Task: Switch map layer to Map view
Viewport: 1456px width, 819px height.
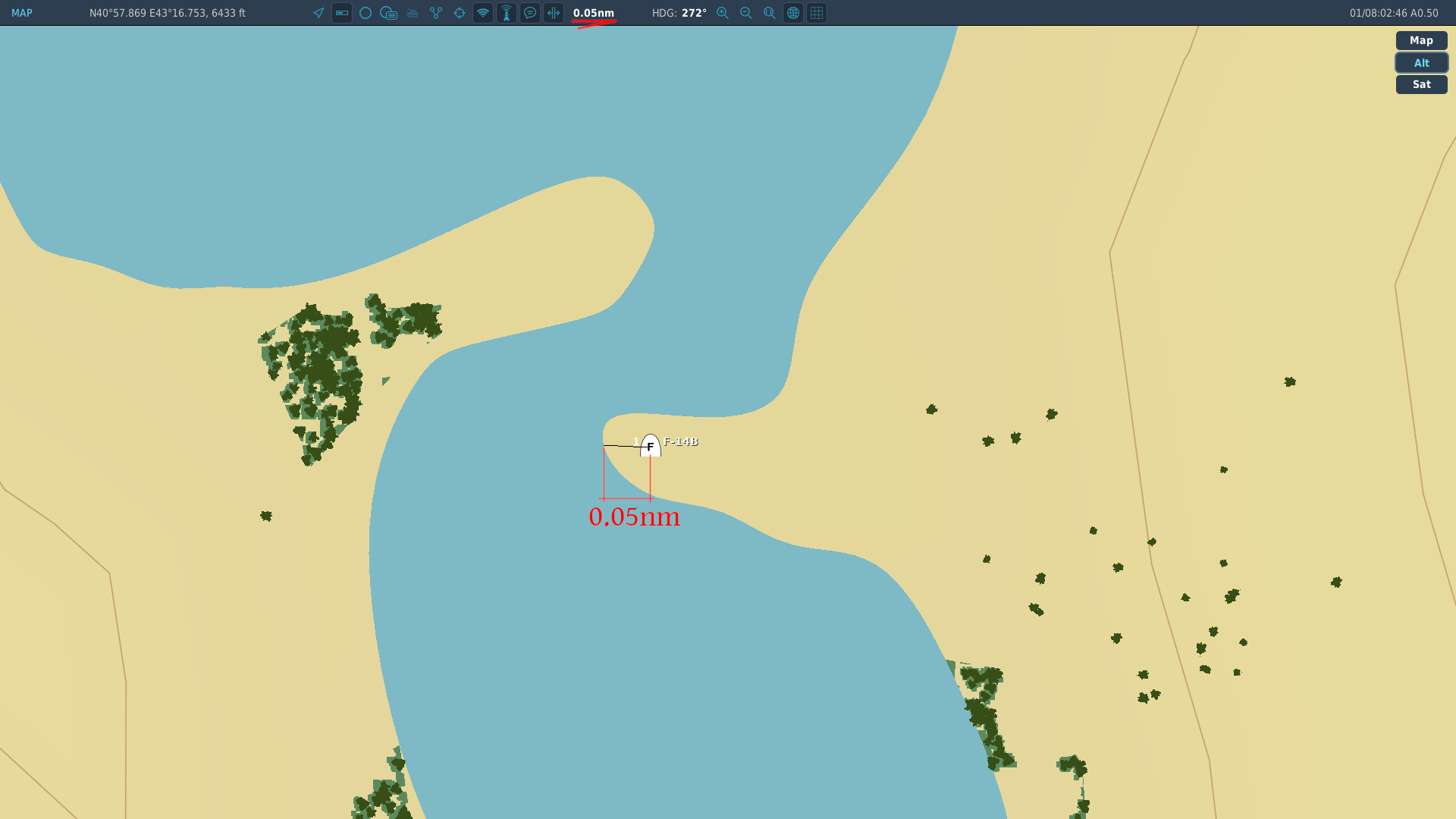Action: [x=1421, y=41]
